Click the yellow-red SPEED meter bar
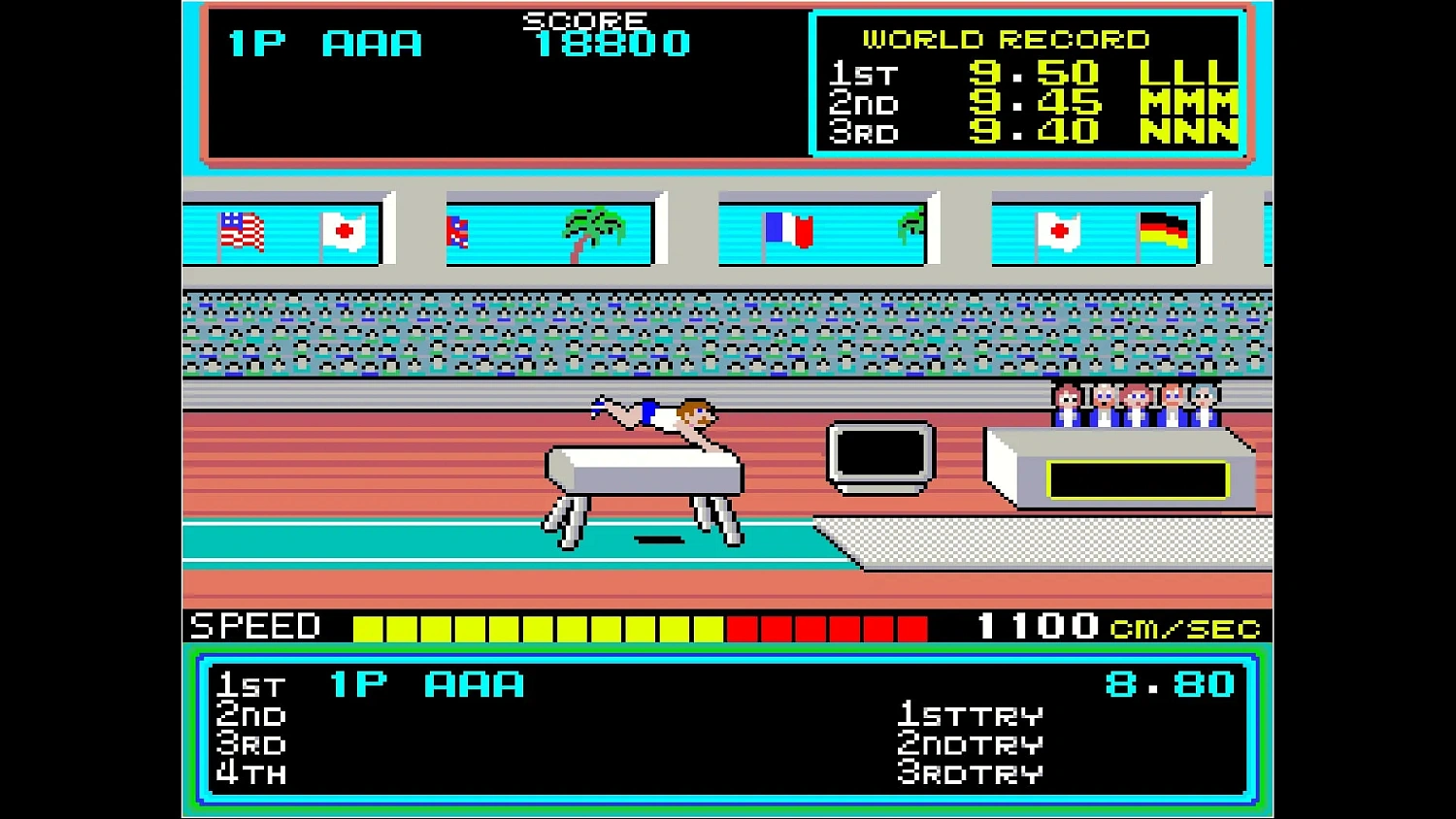 point(641,626)
